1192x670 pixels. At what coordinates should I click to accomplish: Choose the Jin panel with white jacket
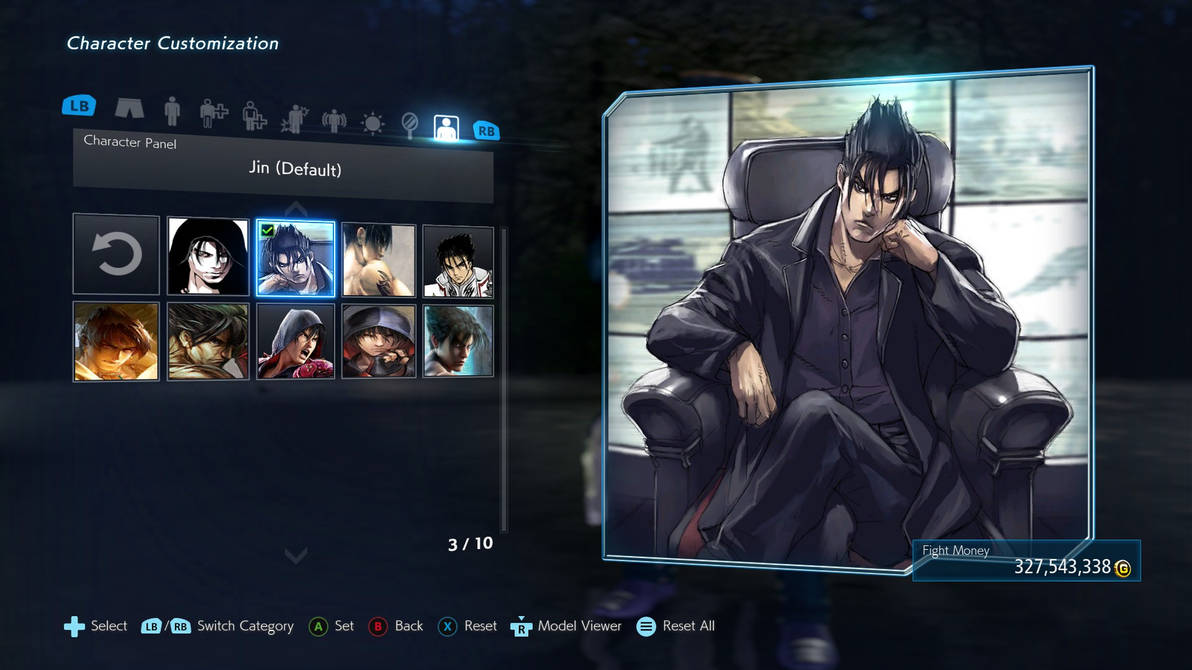point(458,261)
